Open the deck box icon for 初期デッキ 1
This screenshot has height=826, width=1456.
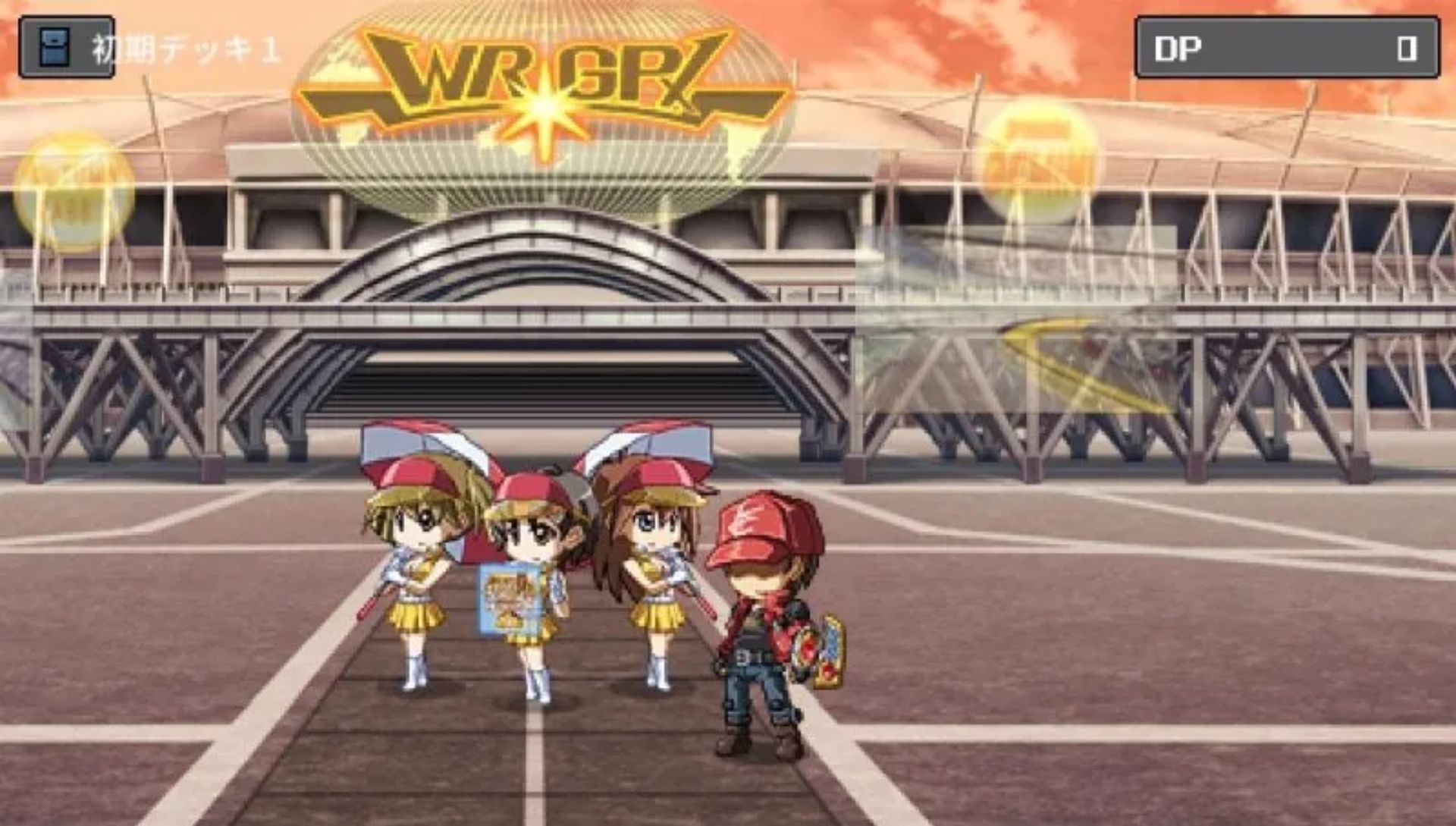click(56, 47)
